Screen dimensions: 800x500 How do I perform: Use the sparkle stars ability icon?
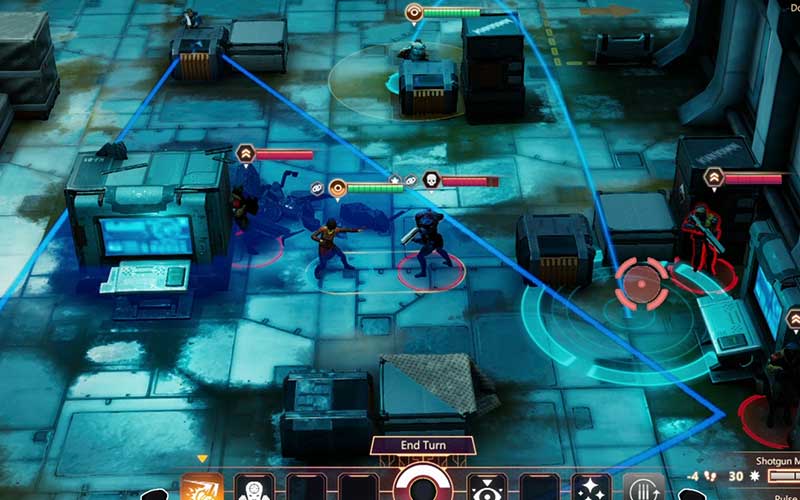click(591, 488)
